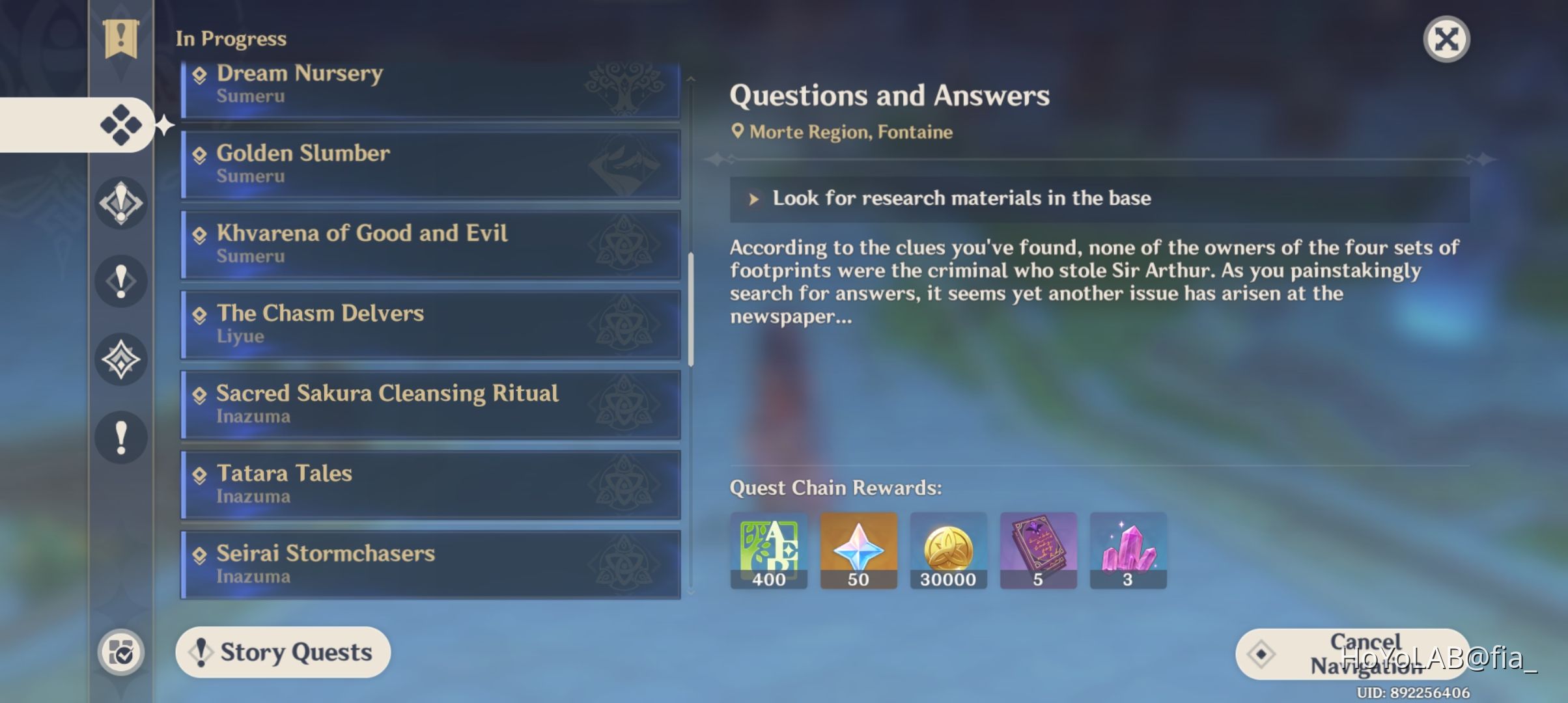Select the "Khvarena of Good and Evil" quest
Screen dimensions: 1568x703
(430, 244)
